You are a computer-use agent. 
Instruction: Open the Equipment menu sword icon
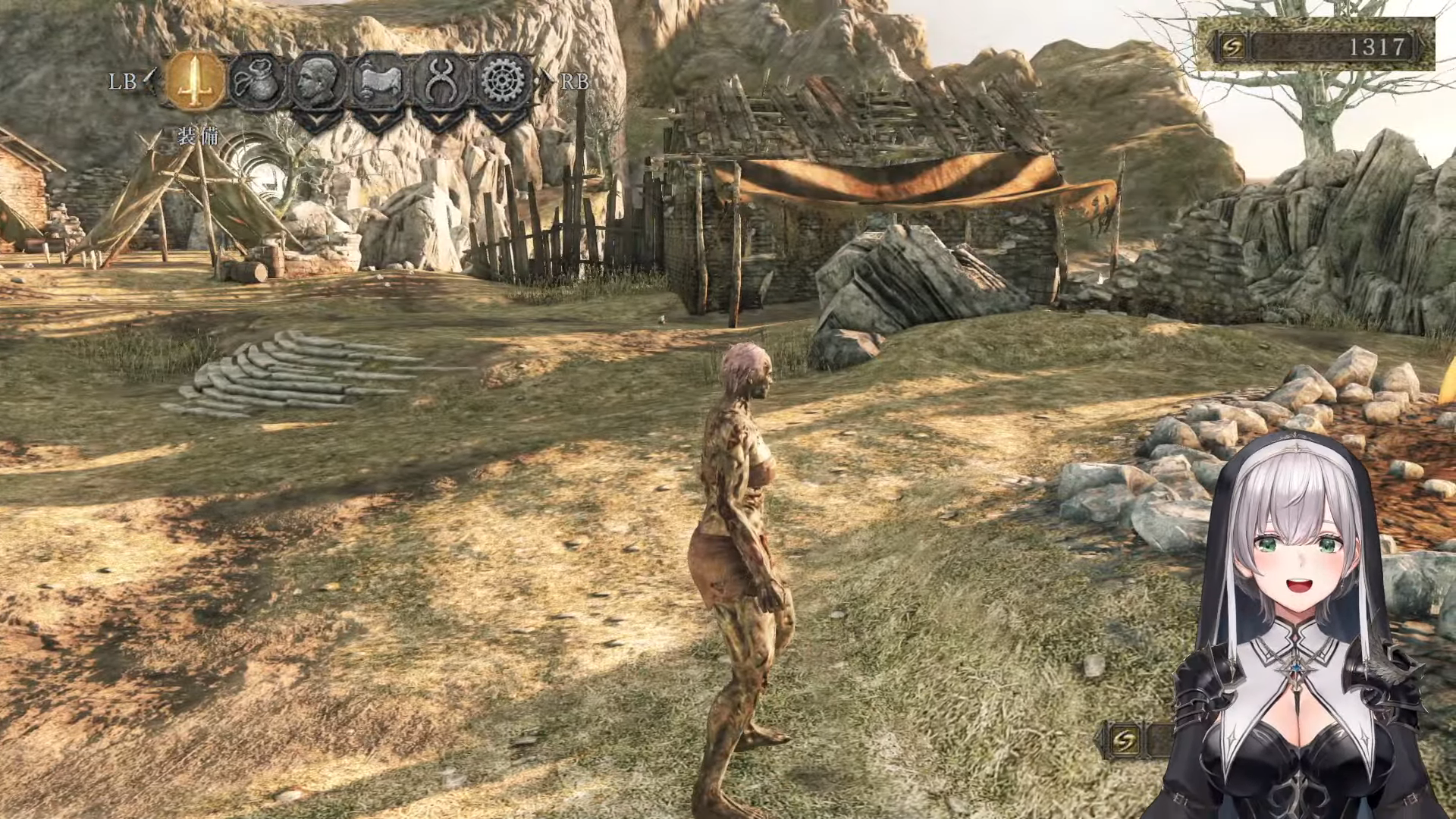196,81
